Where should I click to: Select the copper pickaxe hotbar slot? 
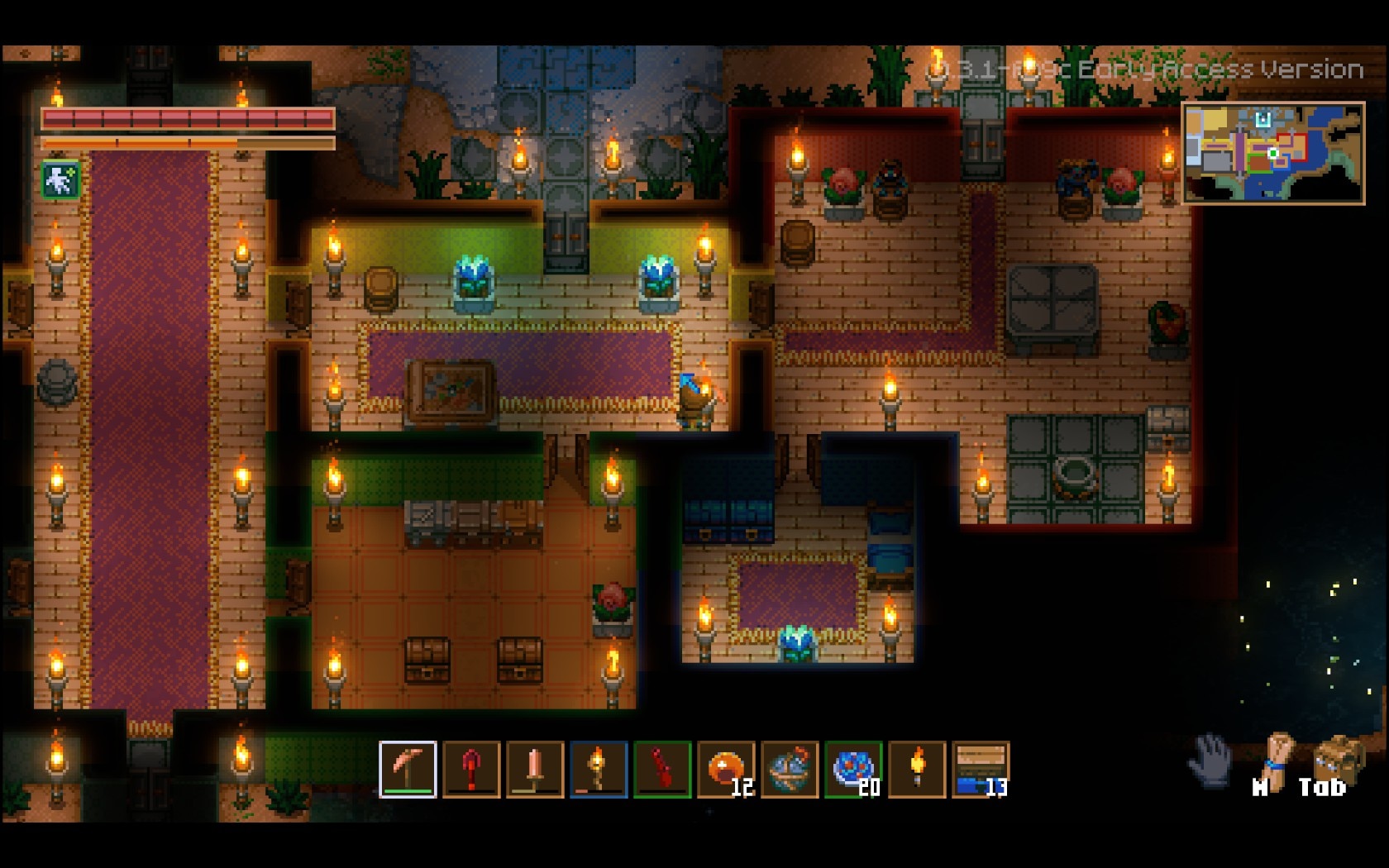point(408,769)
